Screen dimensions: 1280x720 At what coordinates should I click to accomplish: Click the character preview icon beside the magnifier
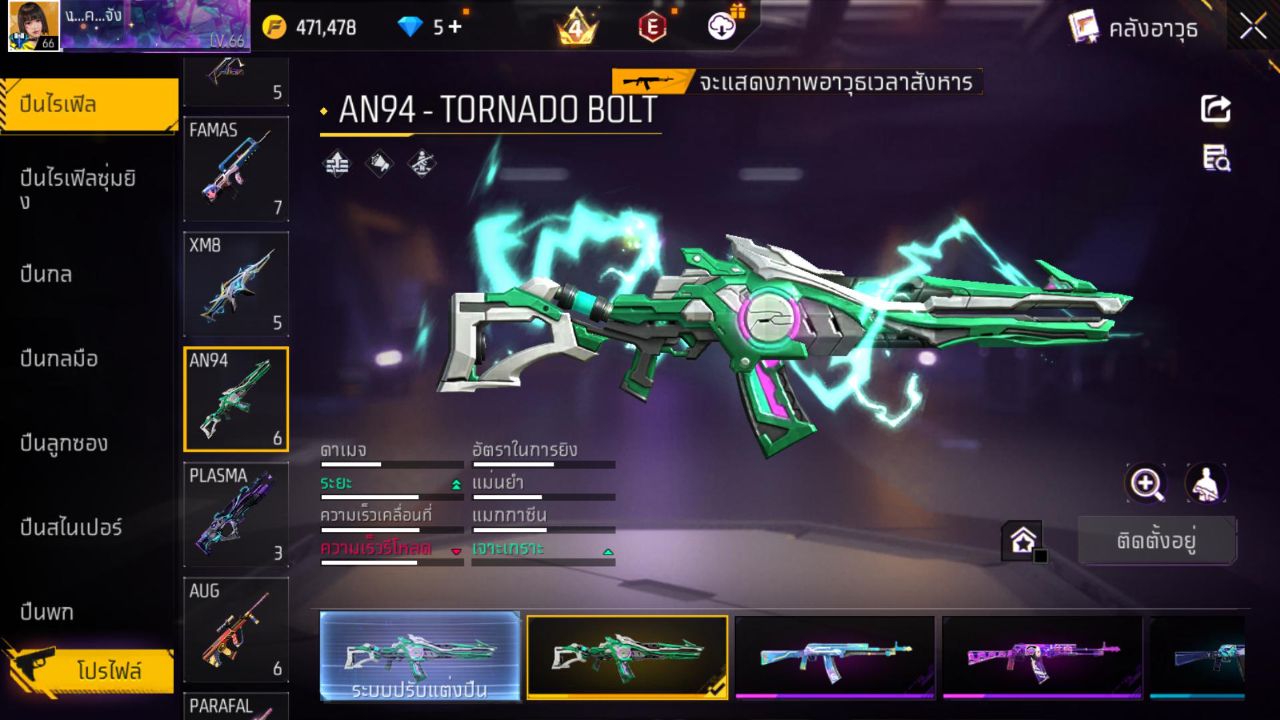(x=1205, y=483)
